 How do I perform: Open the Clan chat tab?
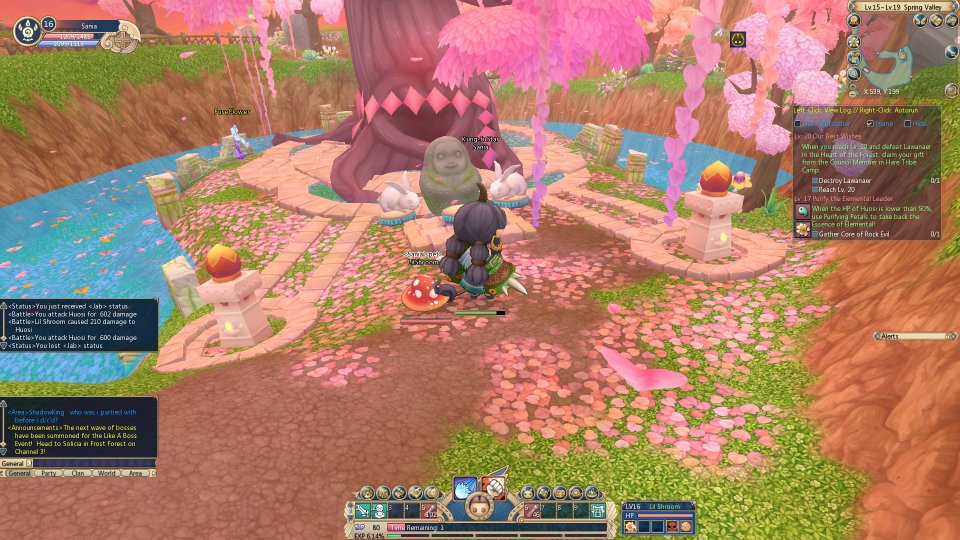click(76, 473)
